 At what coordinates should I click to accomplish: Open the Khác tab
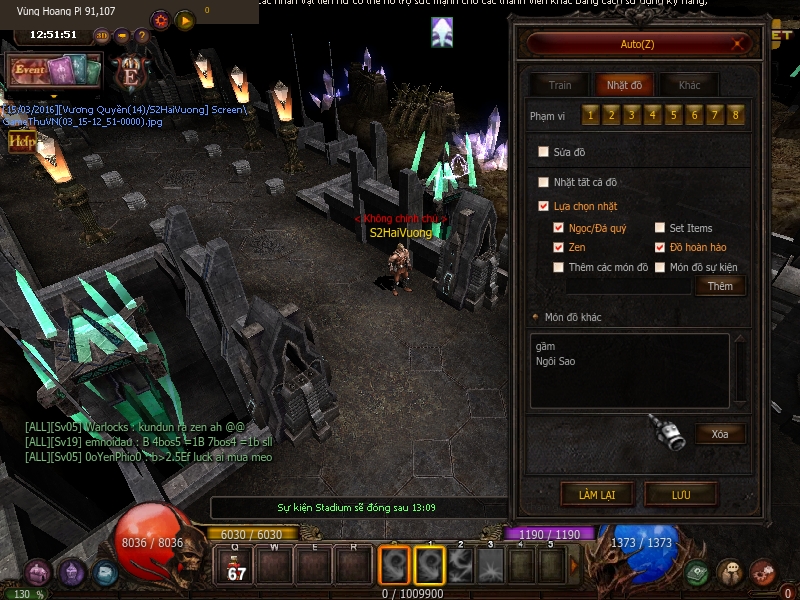click(x=690, y=85)
